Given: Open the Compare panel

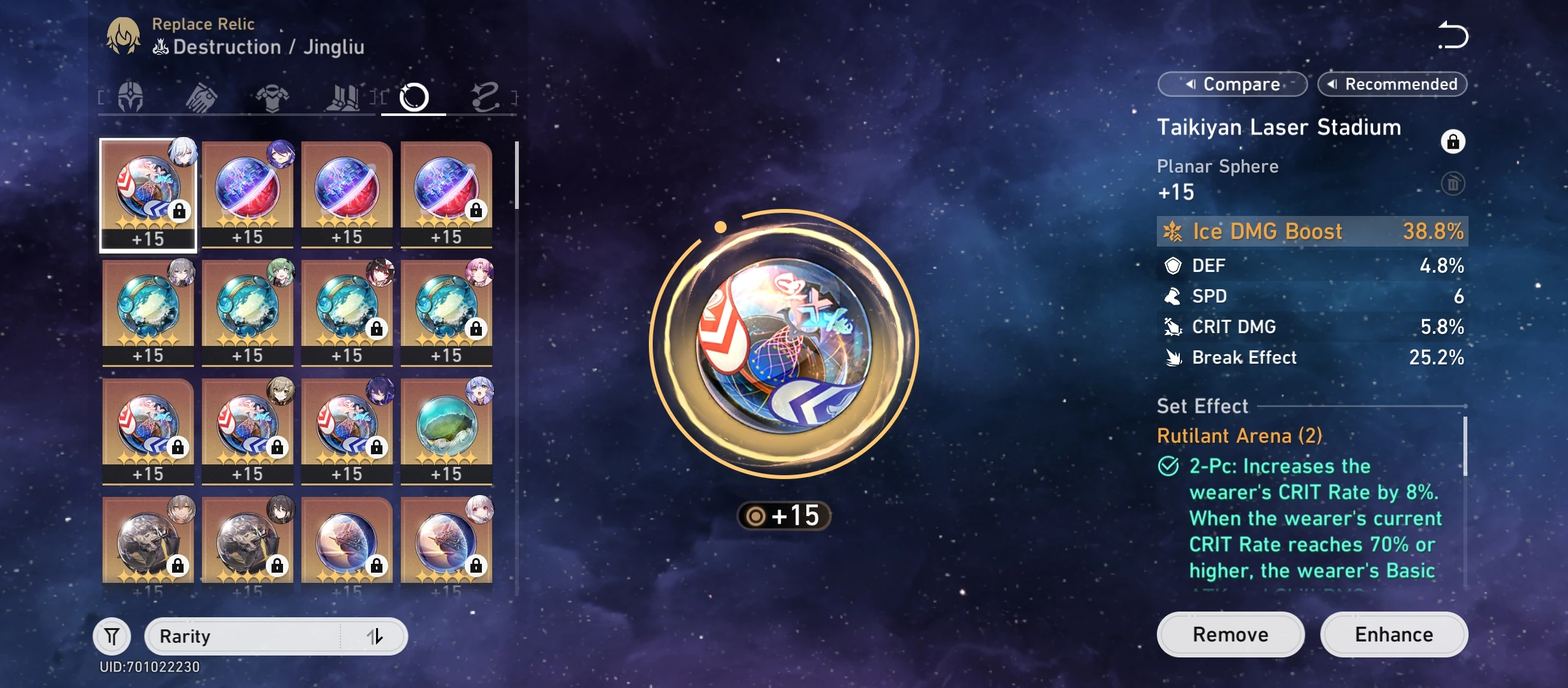Looking at the screenshot, I should (1232, 83).
